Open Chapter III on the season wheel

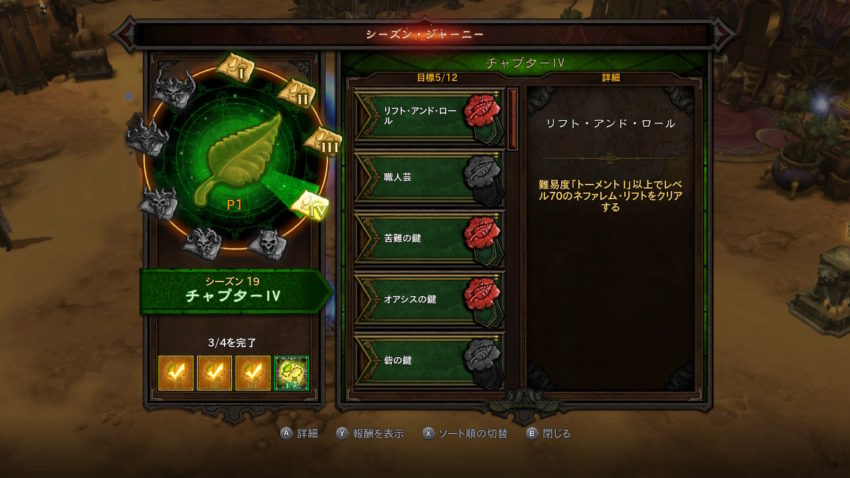pos(324,142)
